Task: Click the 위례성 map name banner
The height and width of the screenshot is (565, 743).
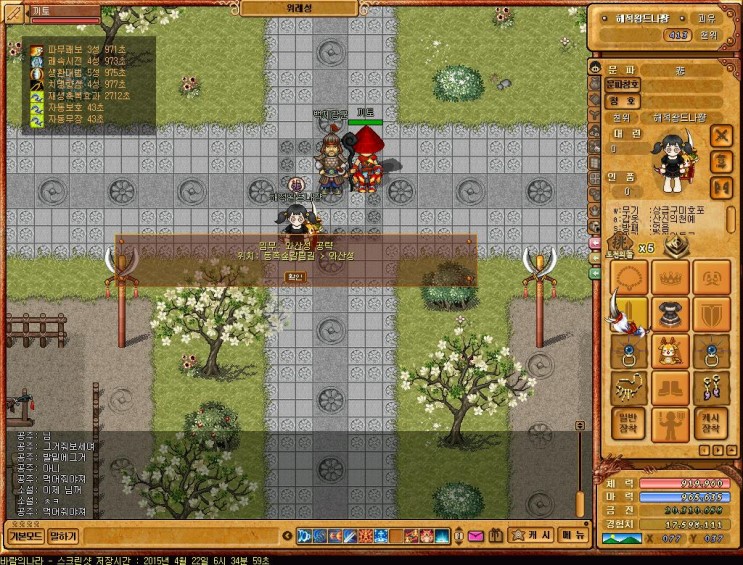Action: [296, 7]
